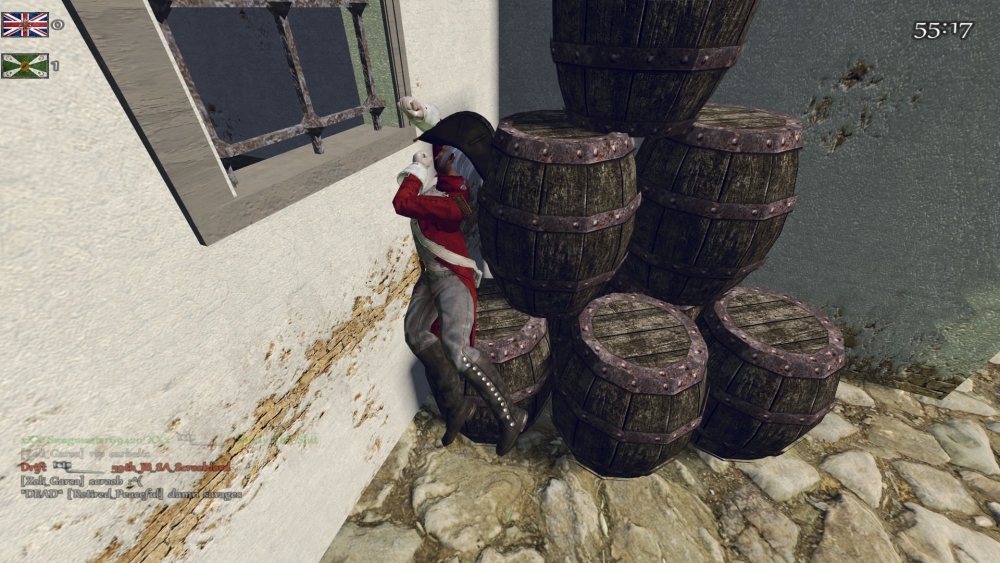Select the green and white team flag
The image size is (1000, 563).
tap(25, 66)
